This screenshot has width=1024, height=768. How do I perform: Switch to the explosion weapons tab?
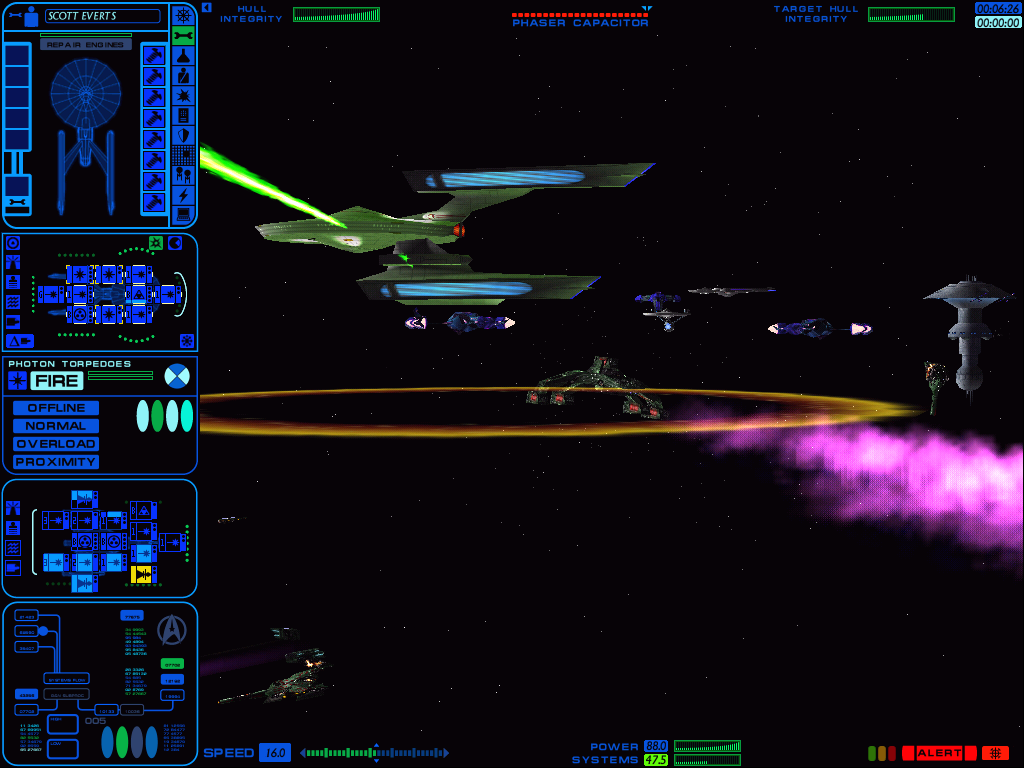[183, 95]
